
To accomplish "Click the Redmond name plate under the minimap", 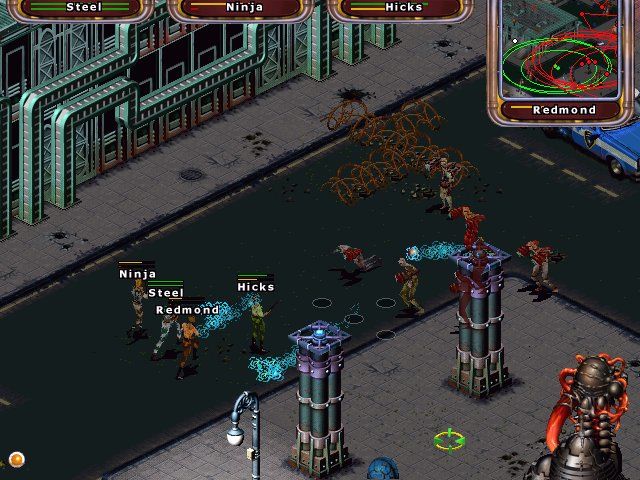I will point(564,110).
